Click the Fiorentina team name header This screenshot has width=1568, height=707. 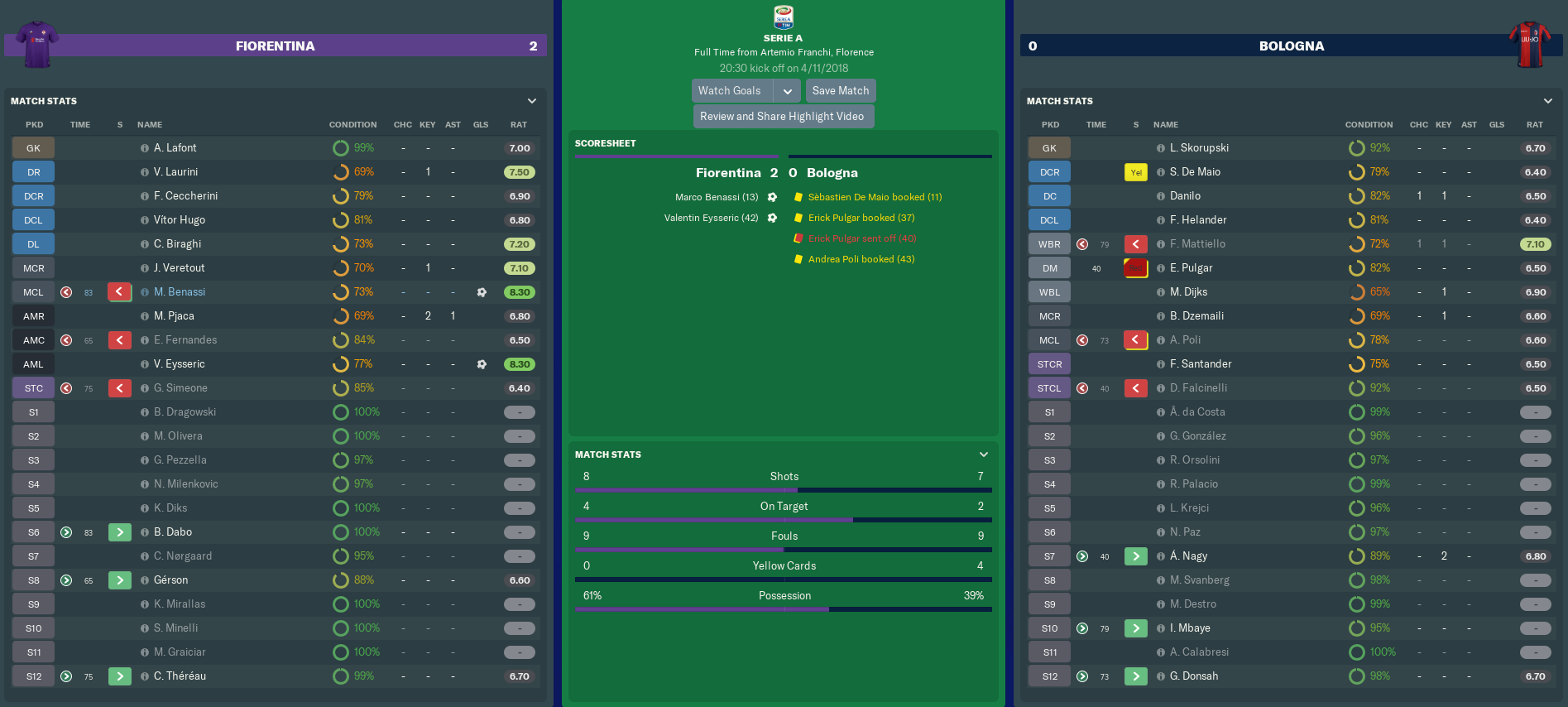tap(275, 46)
